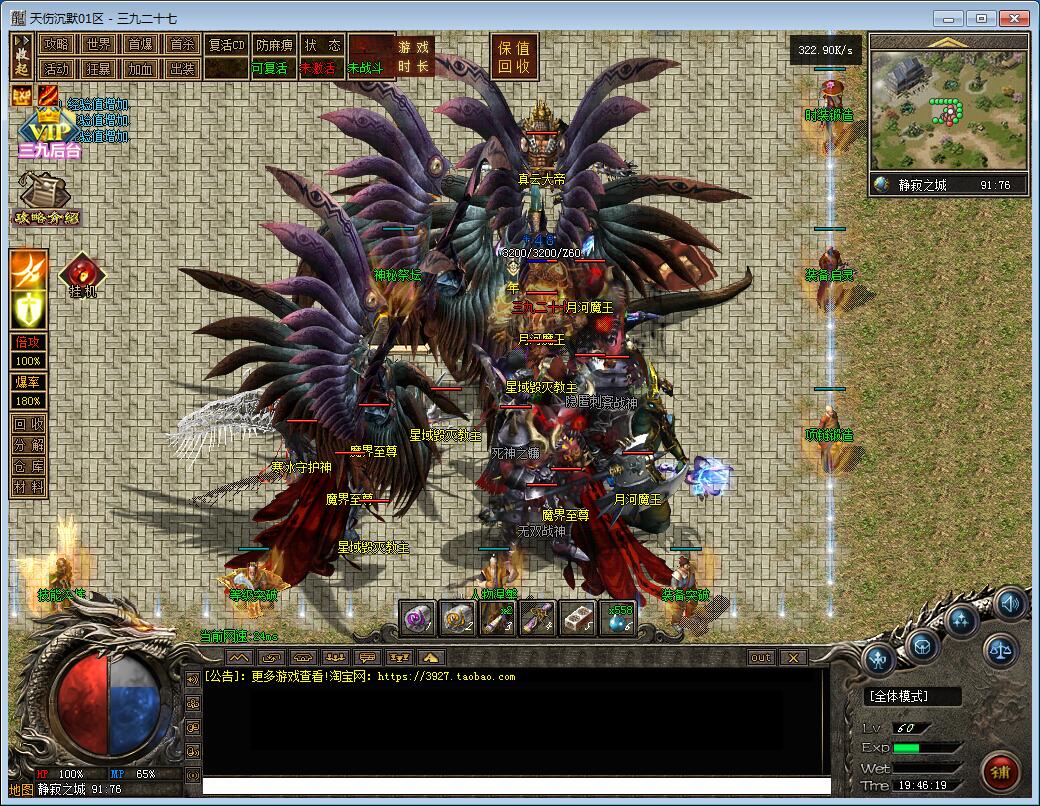Image resolution: width=1040 pixels, height=806 pixels.
Task: Open the 出装 gear button
Action: coord(182,69)
